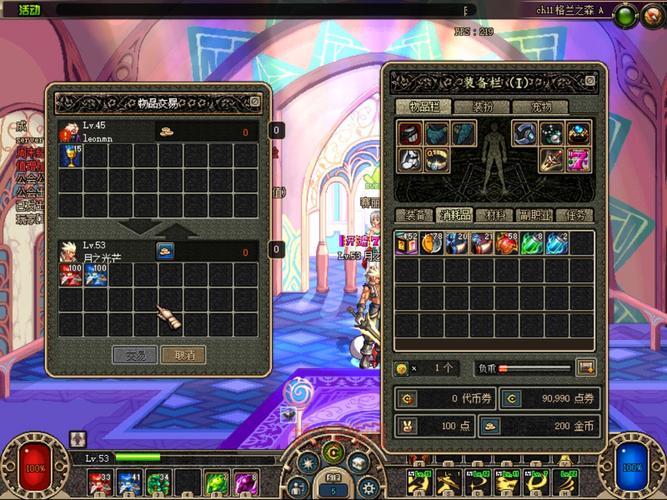Click the inventory sort button beside weight bar
The height and width of the screenshot is (500, 667).
click(586, 368)
